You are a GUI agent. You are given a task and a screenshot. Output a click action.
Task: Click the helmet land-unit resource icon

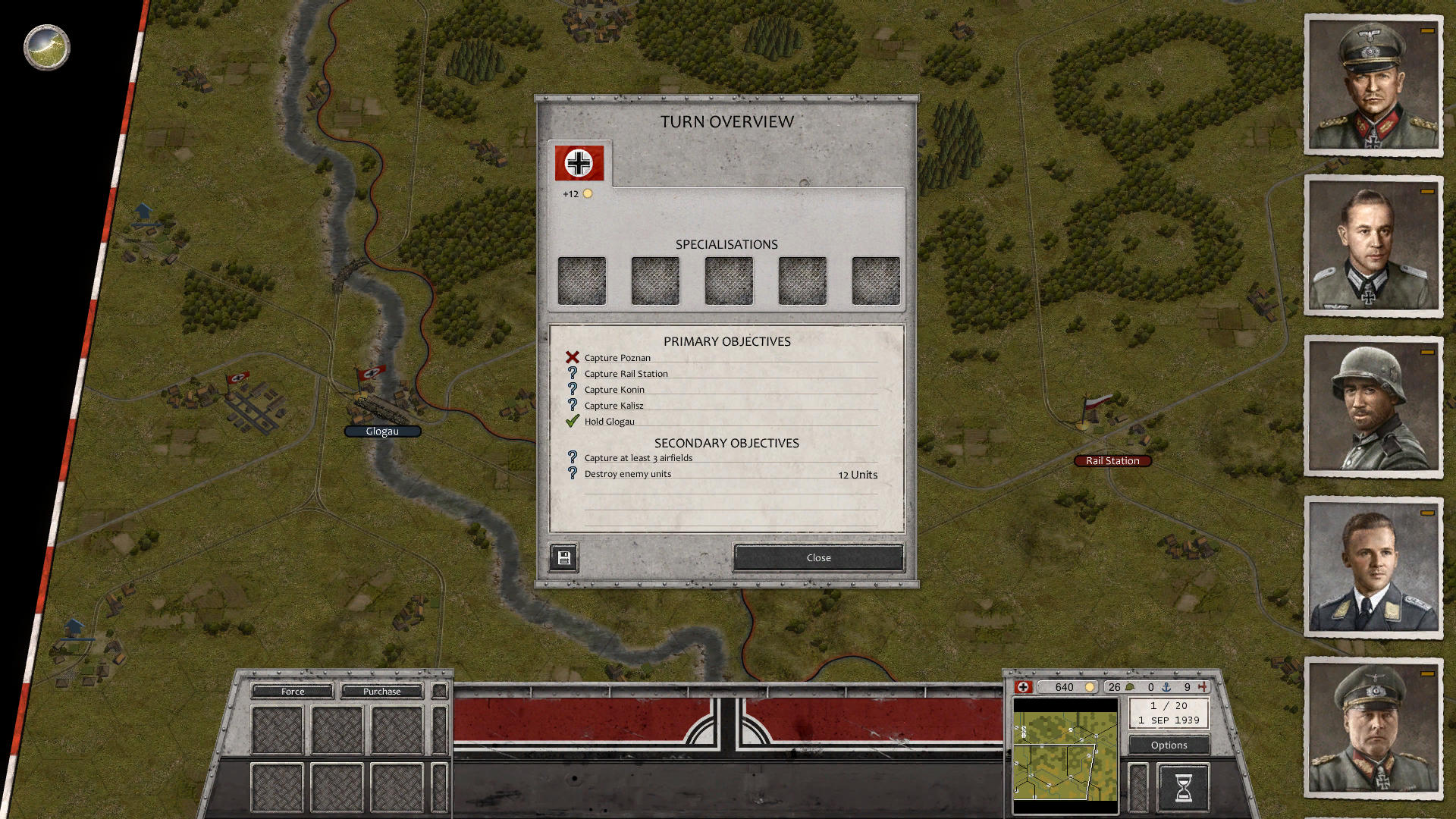coord(1130,686)
